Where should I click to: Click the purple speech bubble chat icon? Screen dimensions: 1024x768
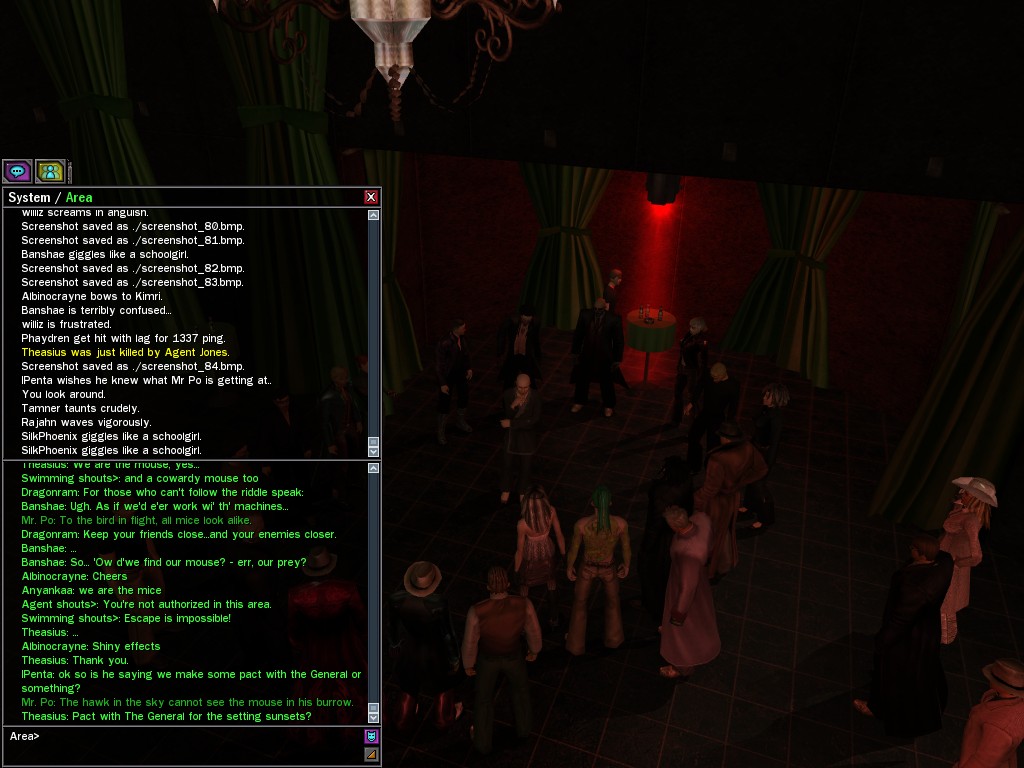pos(17,171)
